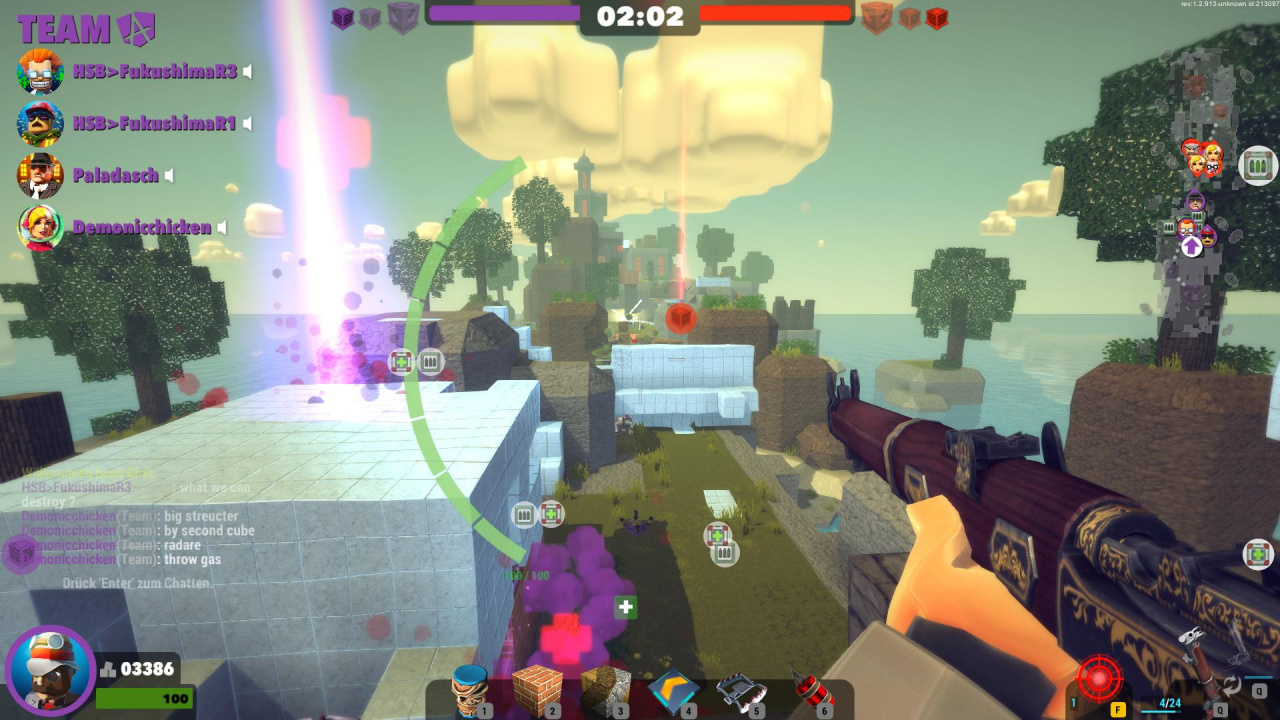Viewport: 1280px width, 720px height.
Task: Click the purple cube icon beside chat
Action: [21, 553]
